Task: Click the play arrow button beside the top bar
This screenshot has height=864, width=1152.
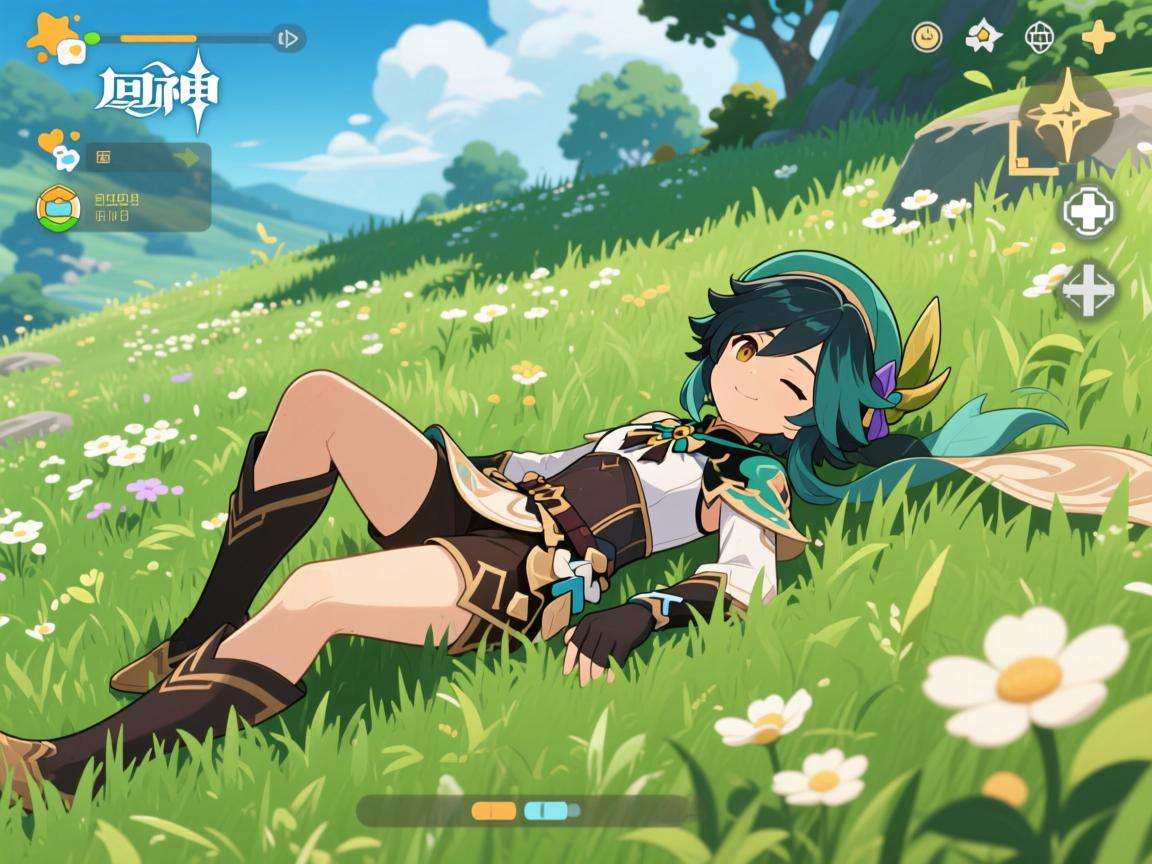Action: tap(288, 39)
